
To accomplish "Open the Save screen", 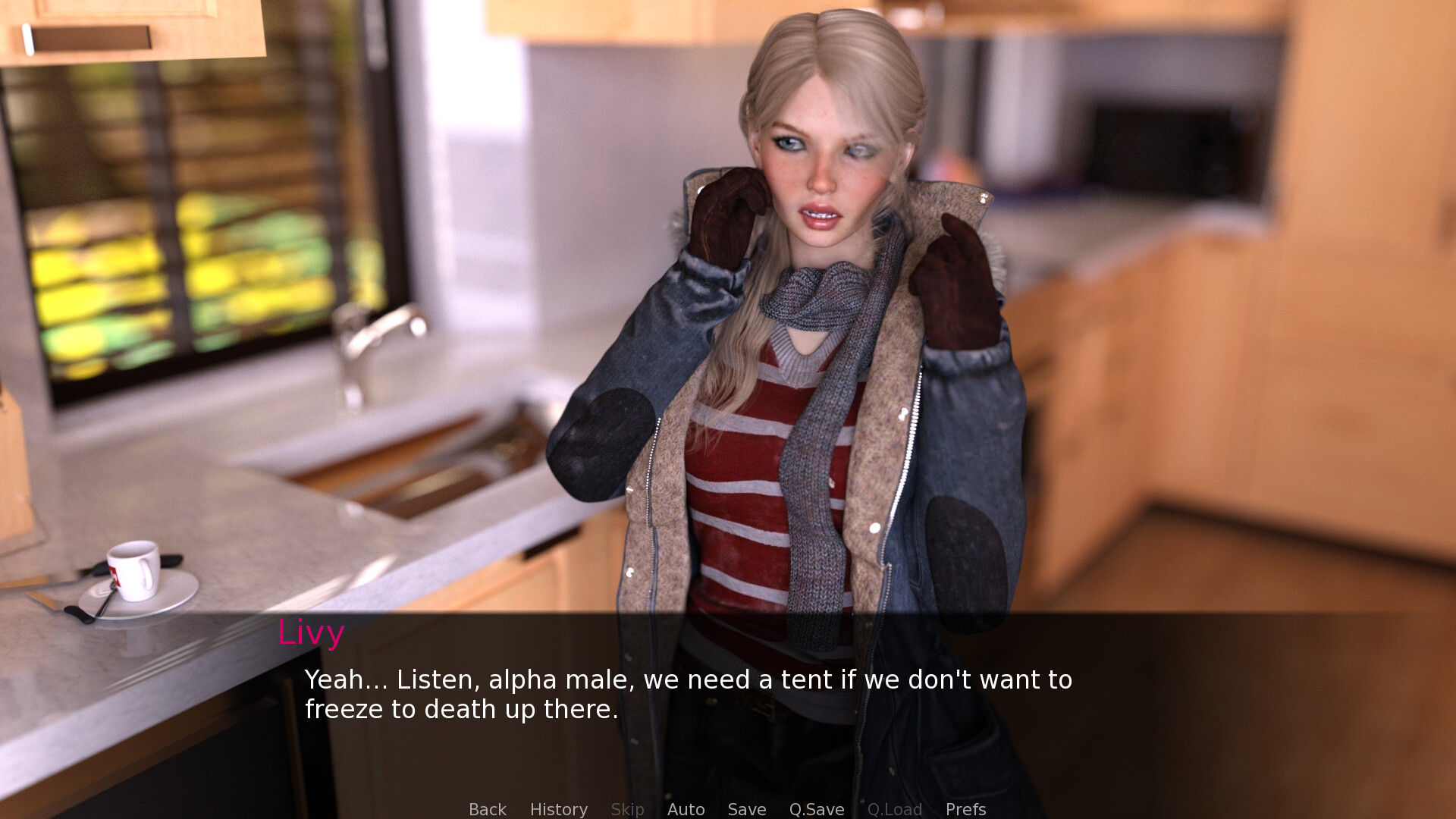I will point(746,809).
